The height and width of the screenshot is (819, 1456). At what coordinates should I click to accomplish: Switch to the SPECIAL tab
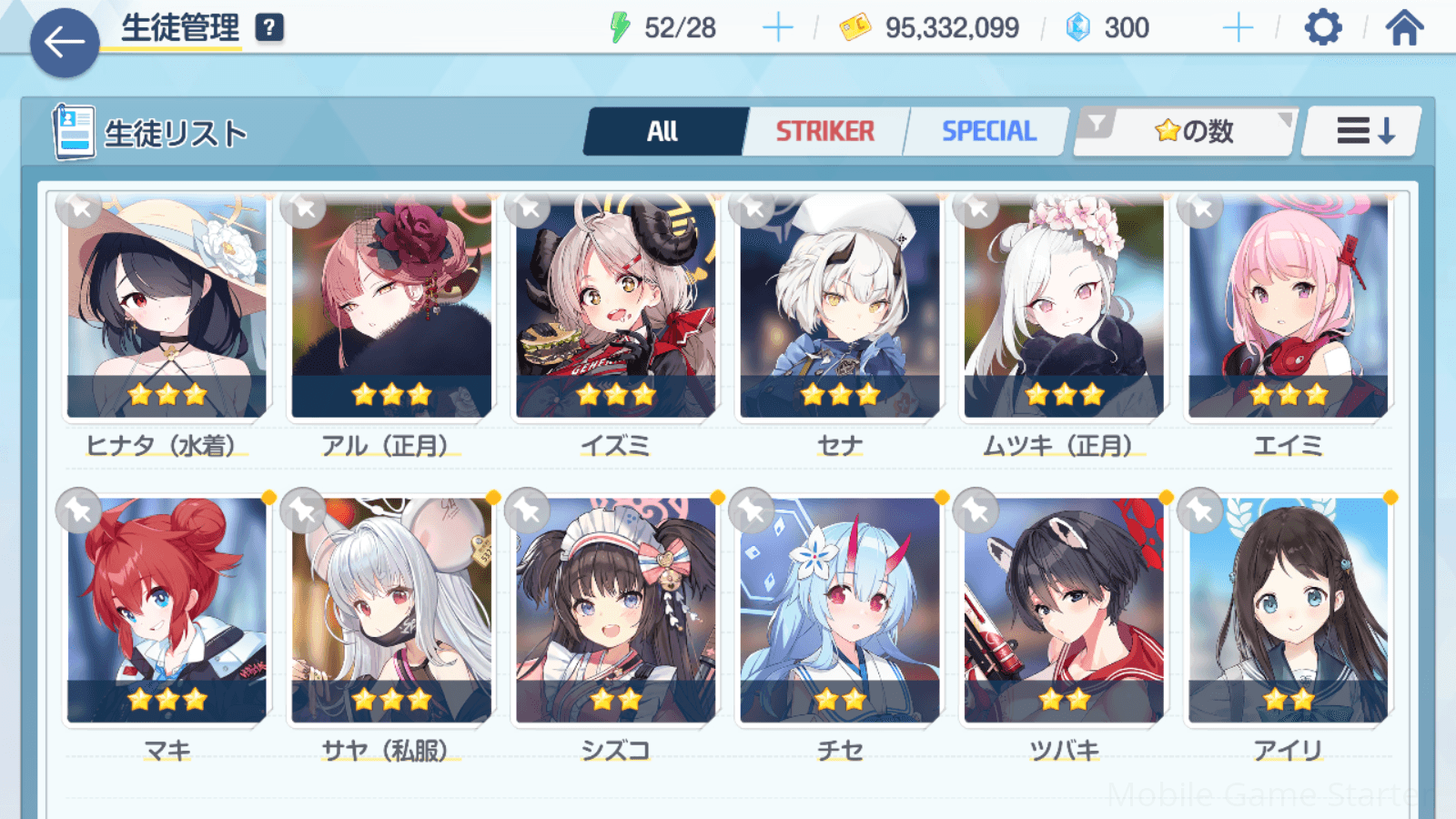pos(988,132)
